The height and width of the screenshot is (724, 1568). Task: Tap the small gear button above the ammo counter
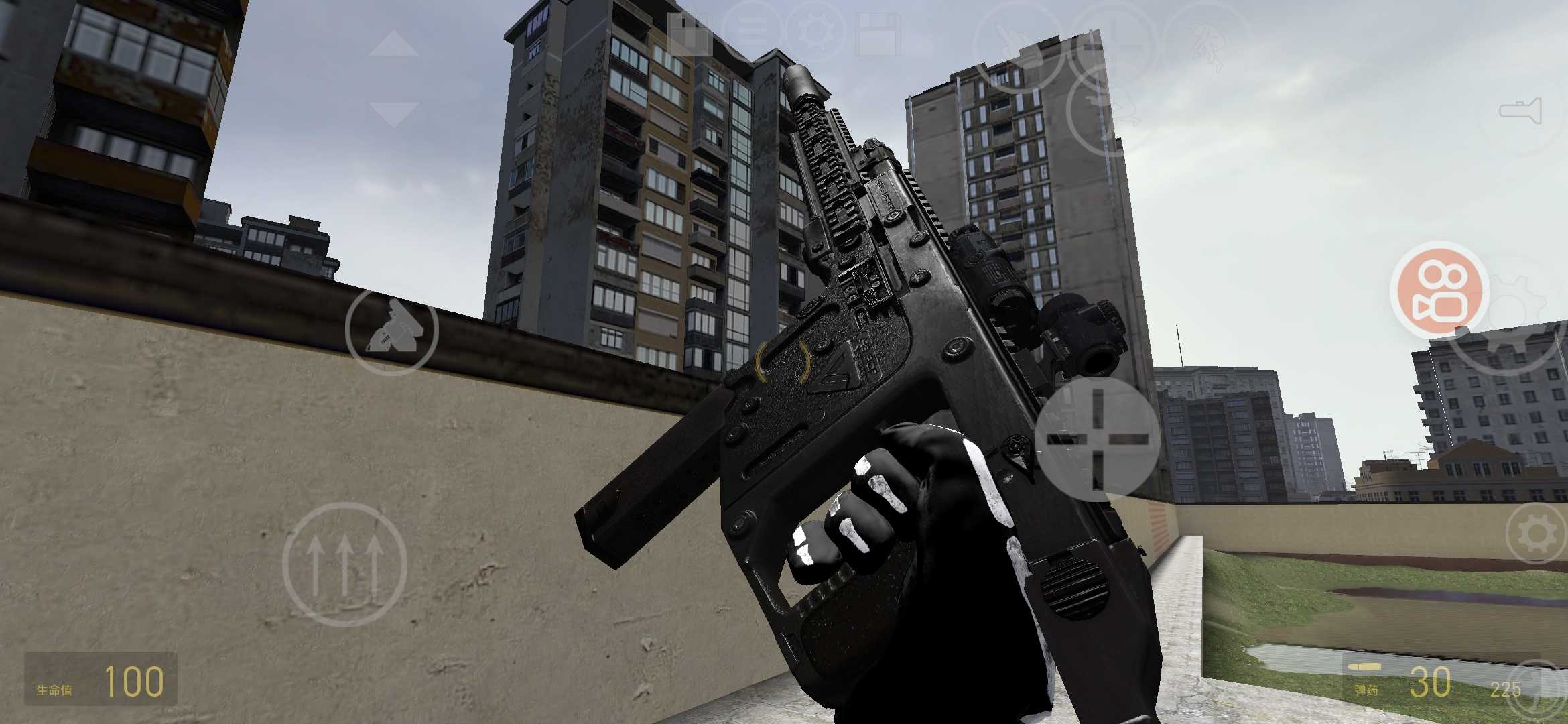coord(1537,534)
